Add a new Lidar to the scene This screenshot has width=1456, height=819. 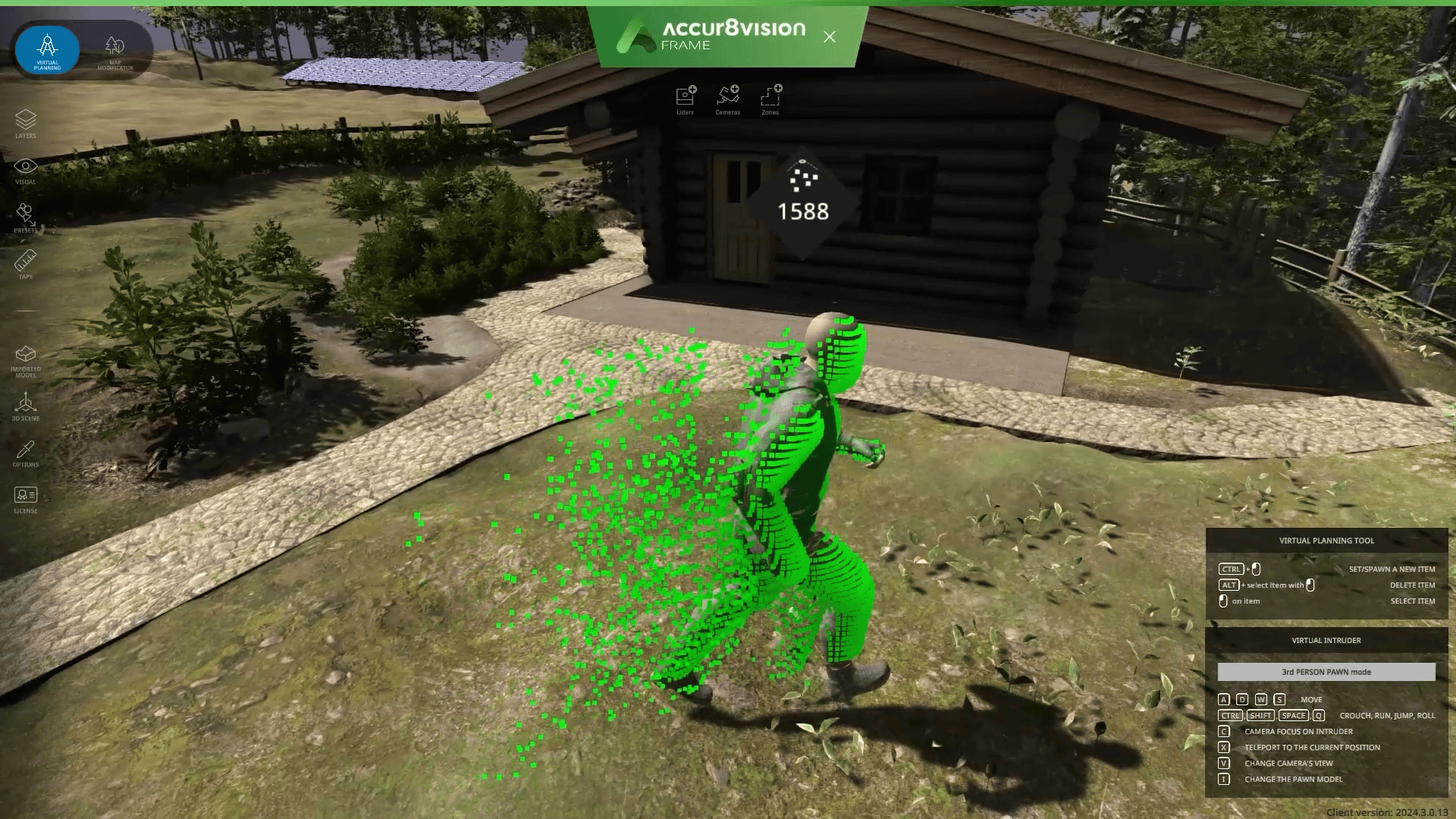click(685, 97)
